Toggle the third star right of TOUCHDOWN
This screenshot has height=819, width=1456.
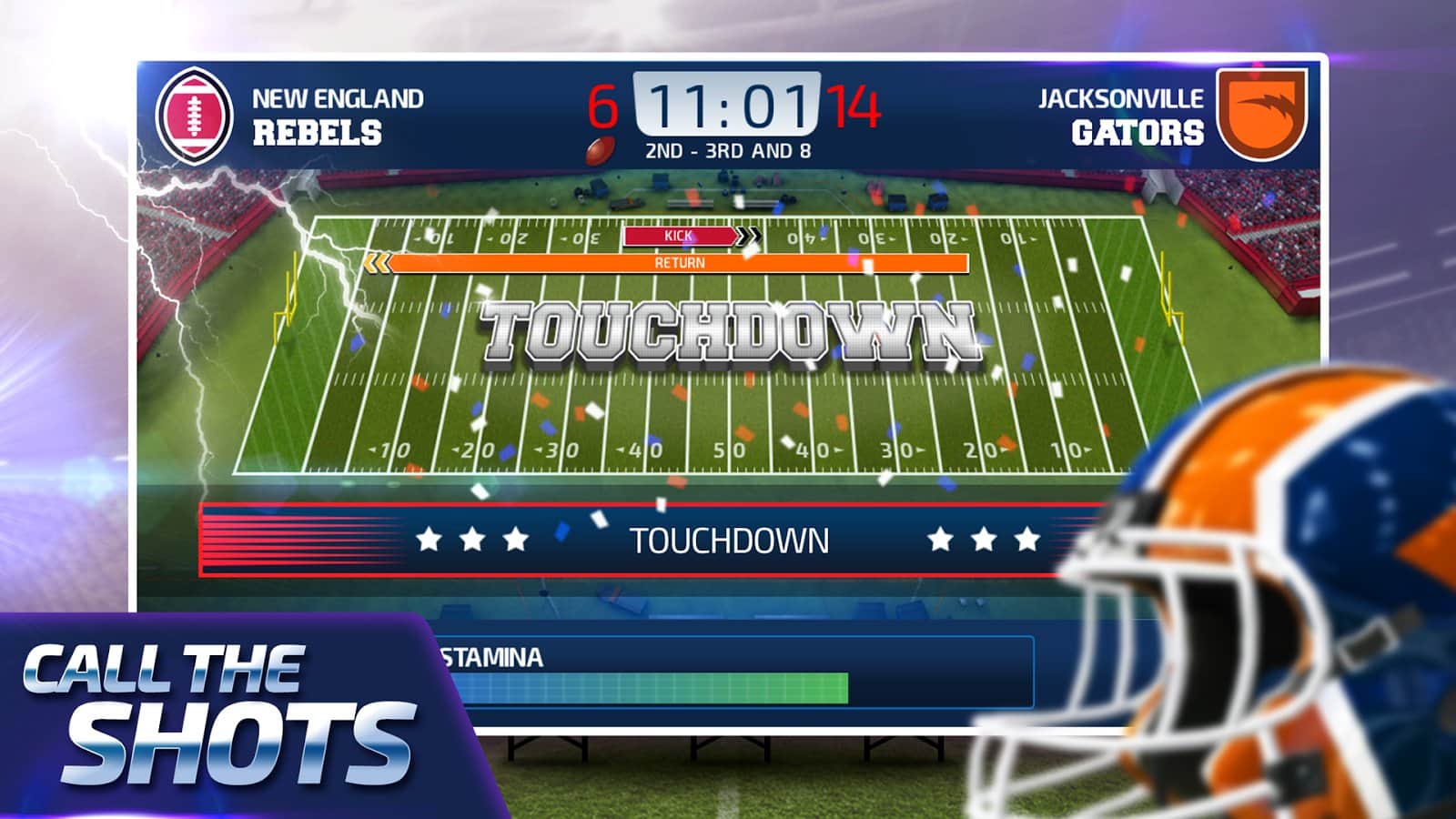1028,541
